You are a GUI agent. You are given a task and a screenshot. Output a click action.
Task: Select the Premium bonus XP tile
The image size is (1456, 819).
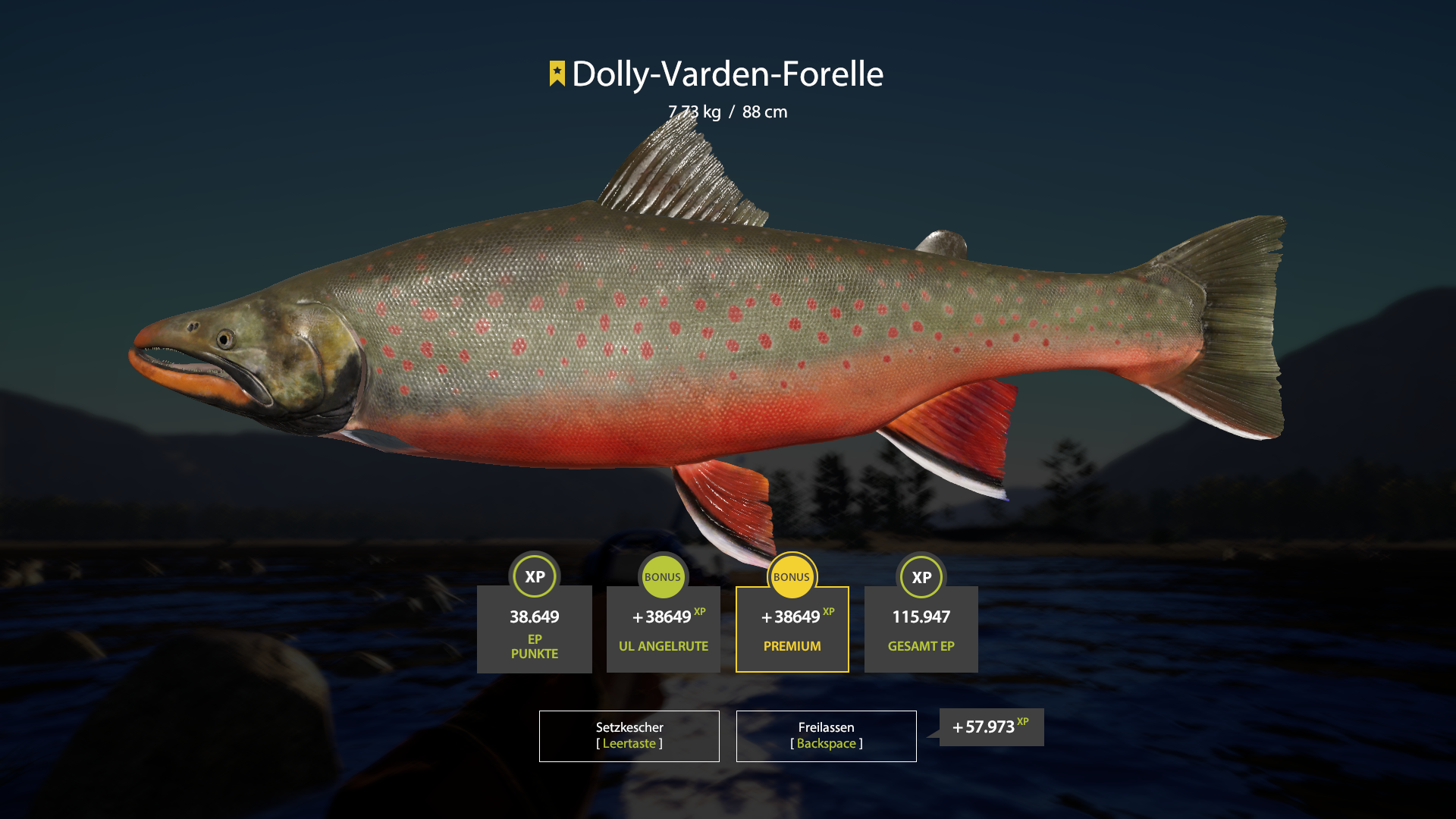[792, 629]
